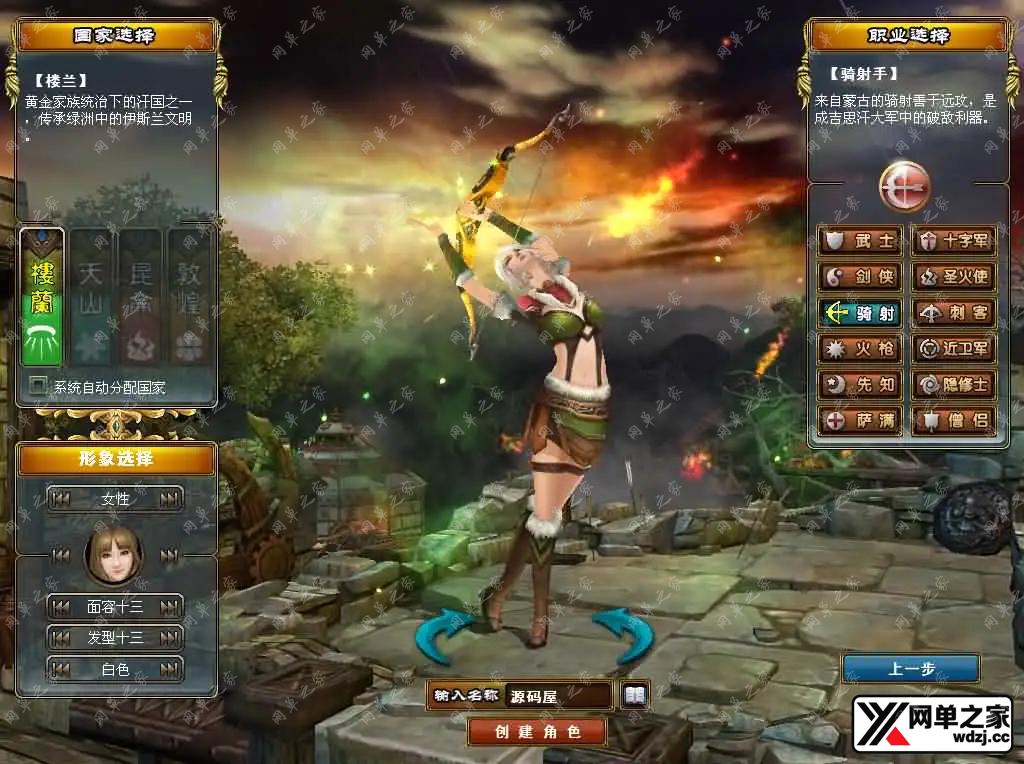Go back with the 上一步 button
The height and width of the screenshot is (764, 1024).
910,669
